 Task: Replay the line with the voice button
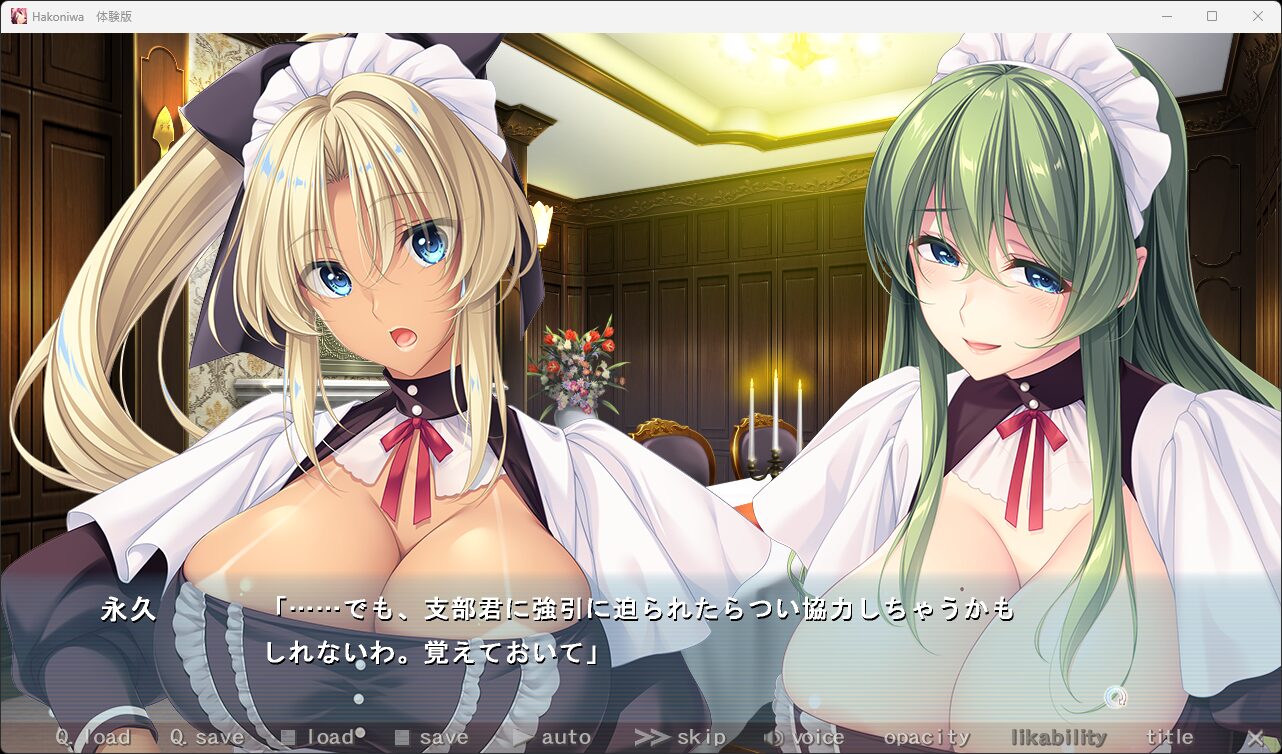804,738
